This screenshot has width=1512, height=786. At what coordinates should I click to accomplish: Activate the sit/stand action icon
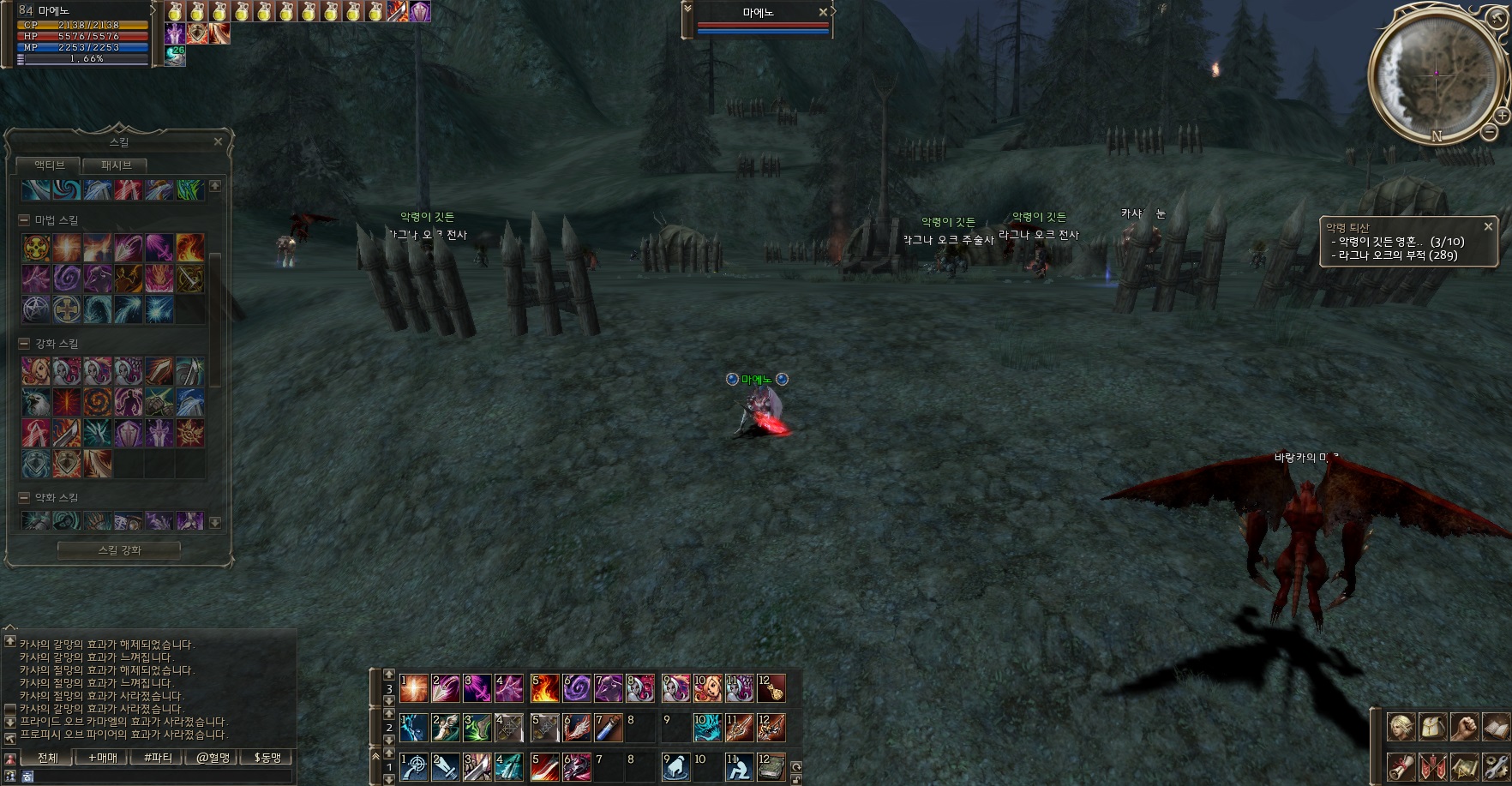739,766
